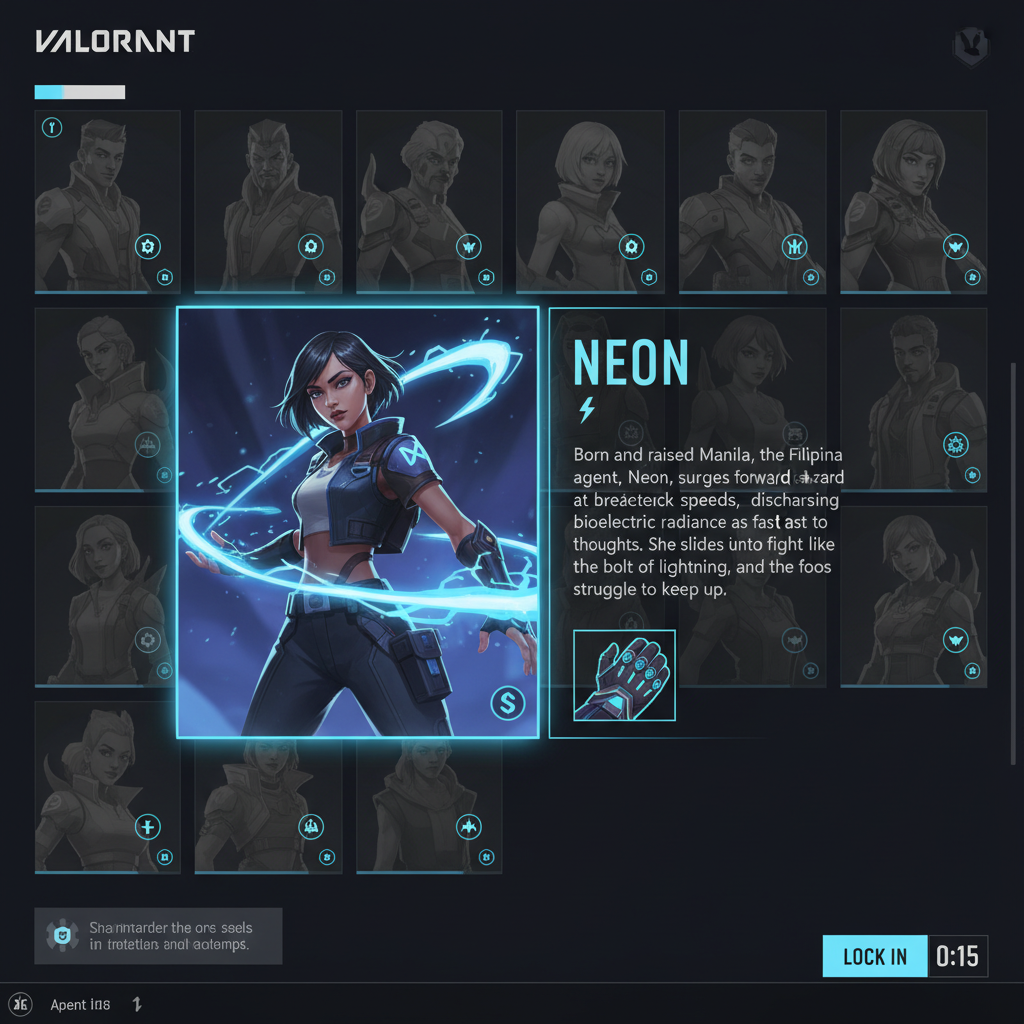Open the shield emblem in the top-right corner
This screenshot has height=1024, width=1024.
[970, 47]
